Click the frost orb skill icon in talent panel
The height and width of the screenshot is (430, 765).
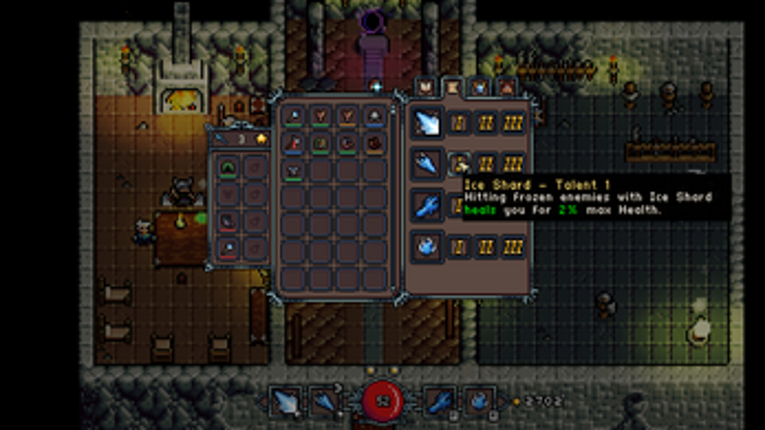[428, 246]
